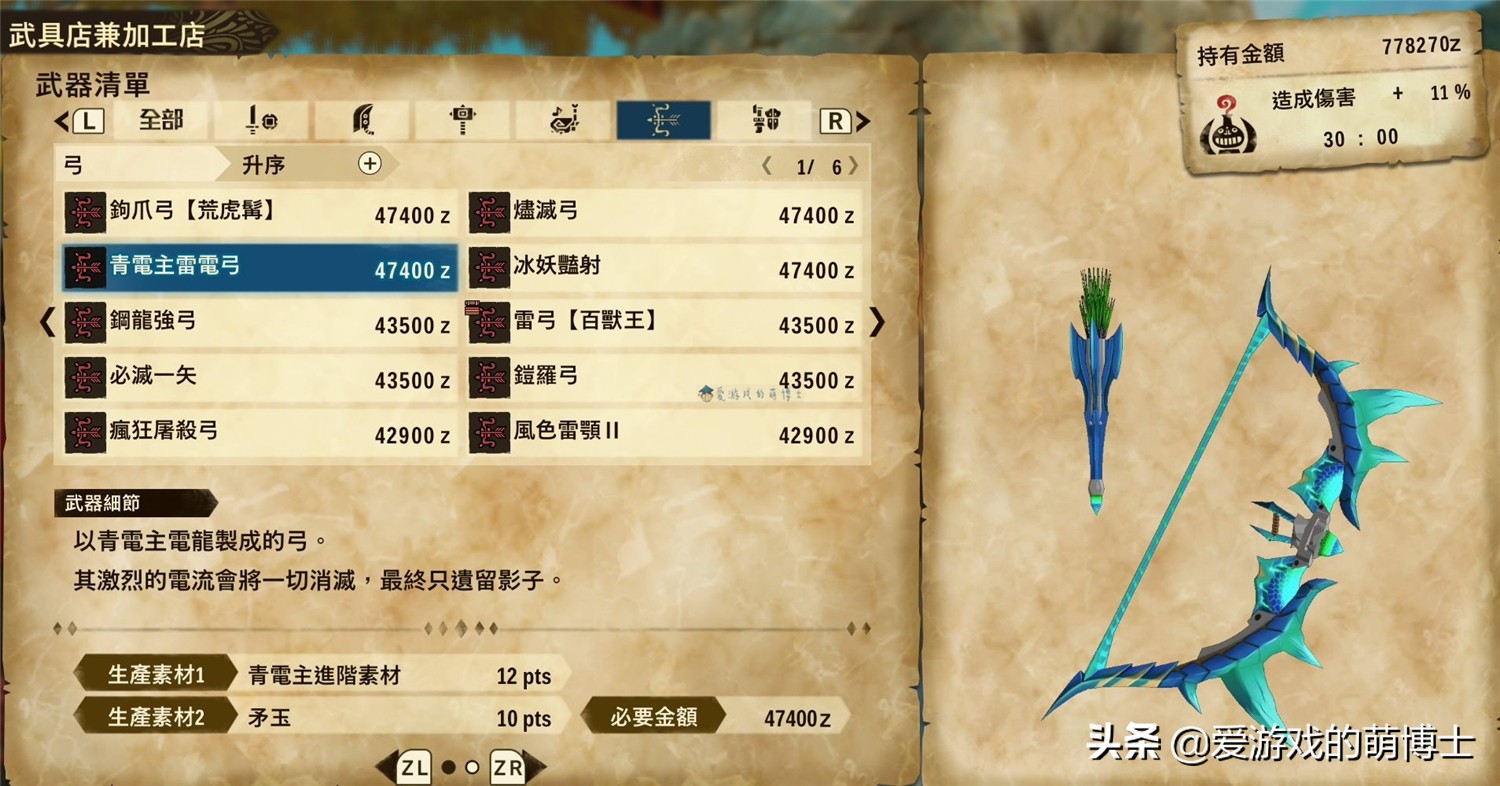Select the hunting horn category icon
Image resolution: width=1500 pixels, height=786 pixels.
click(562, 118)
